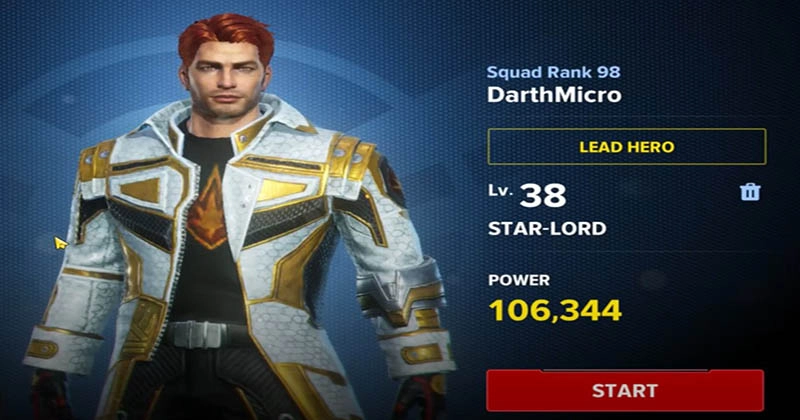The width and height of the screenshot is (800, 420).
Task: Select the LEAD HERO button
Action: coord(626,147)
